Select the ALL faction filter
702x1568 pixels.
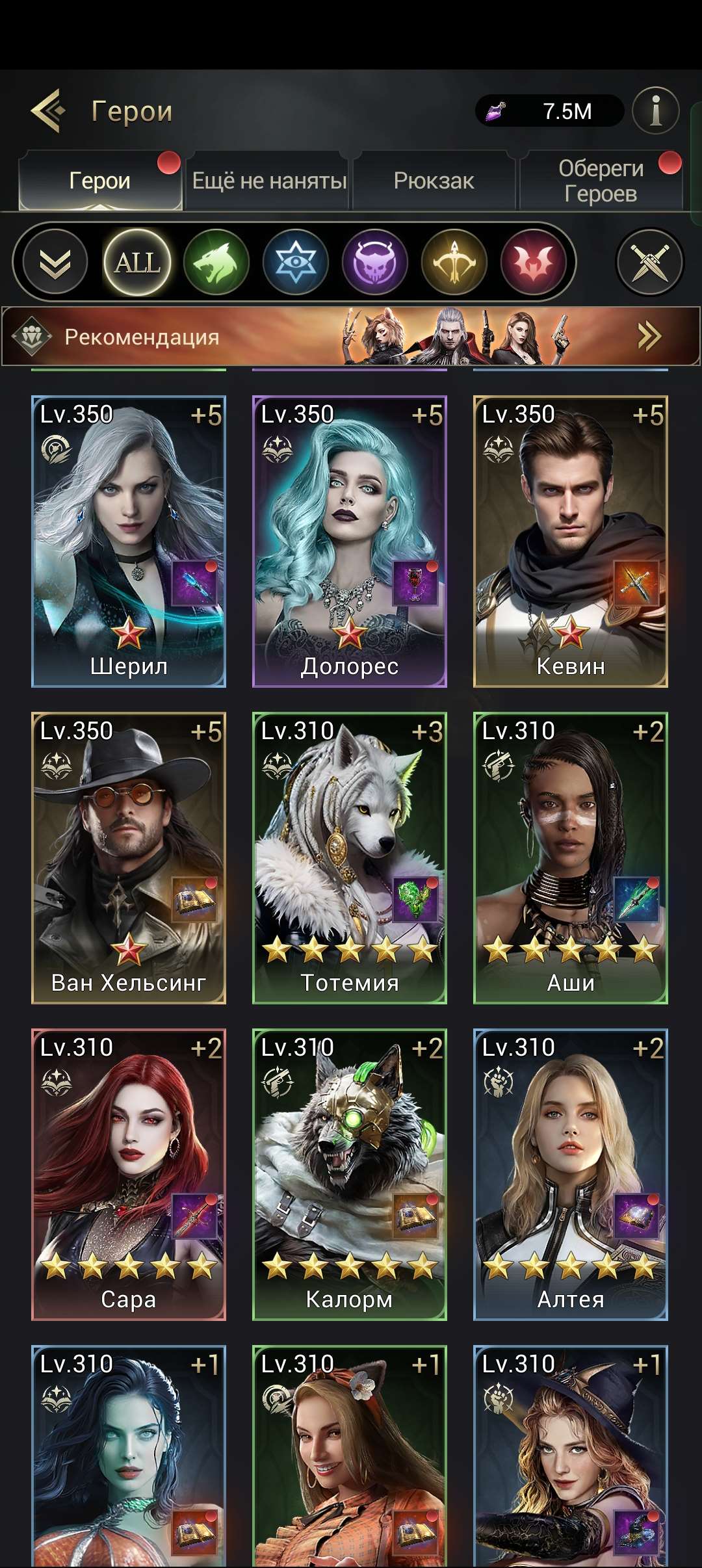tap(137, 263)
